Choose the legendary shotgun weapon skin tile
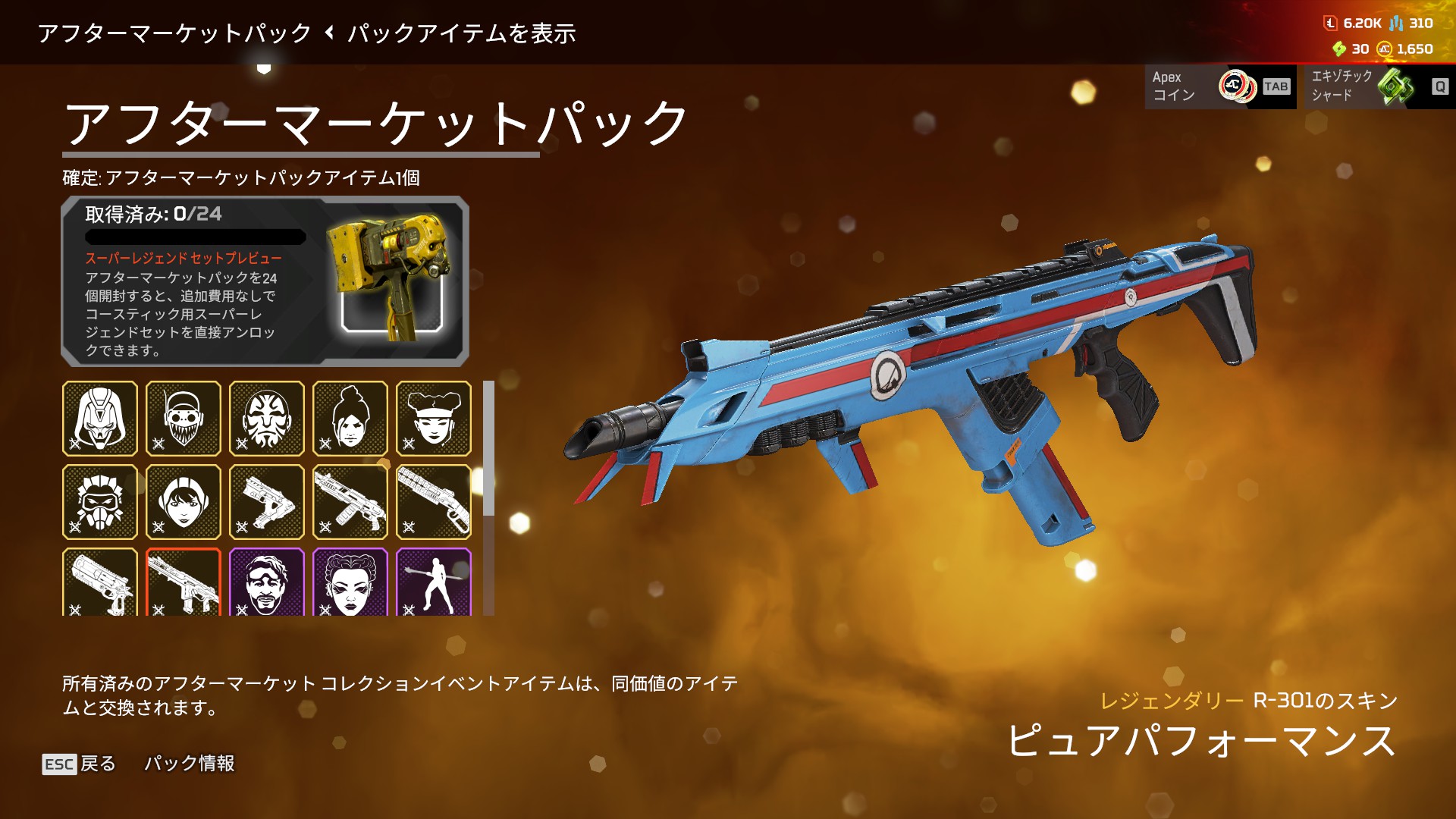This screenshot has height=819, width=1456. [434, 502]
